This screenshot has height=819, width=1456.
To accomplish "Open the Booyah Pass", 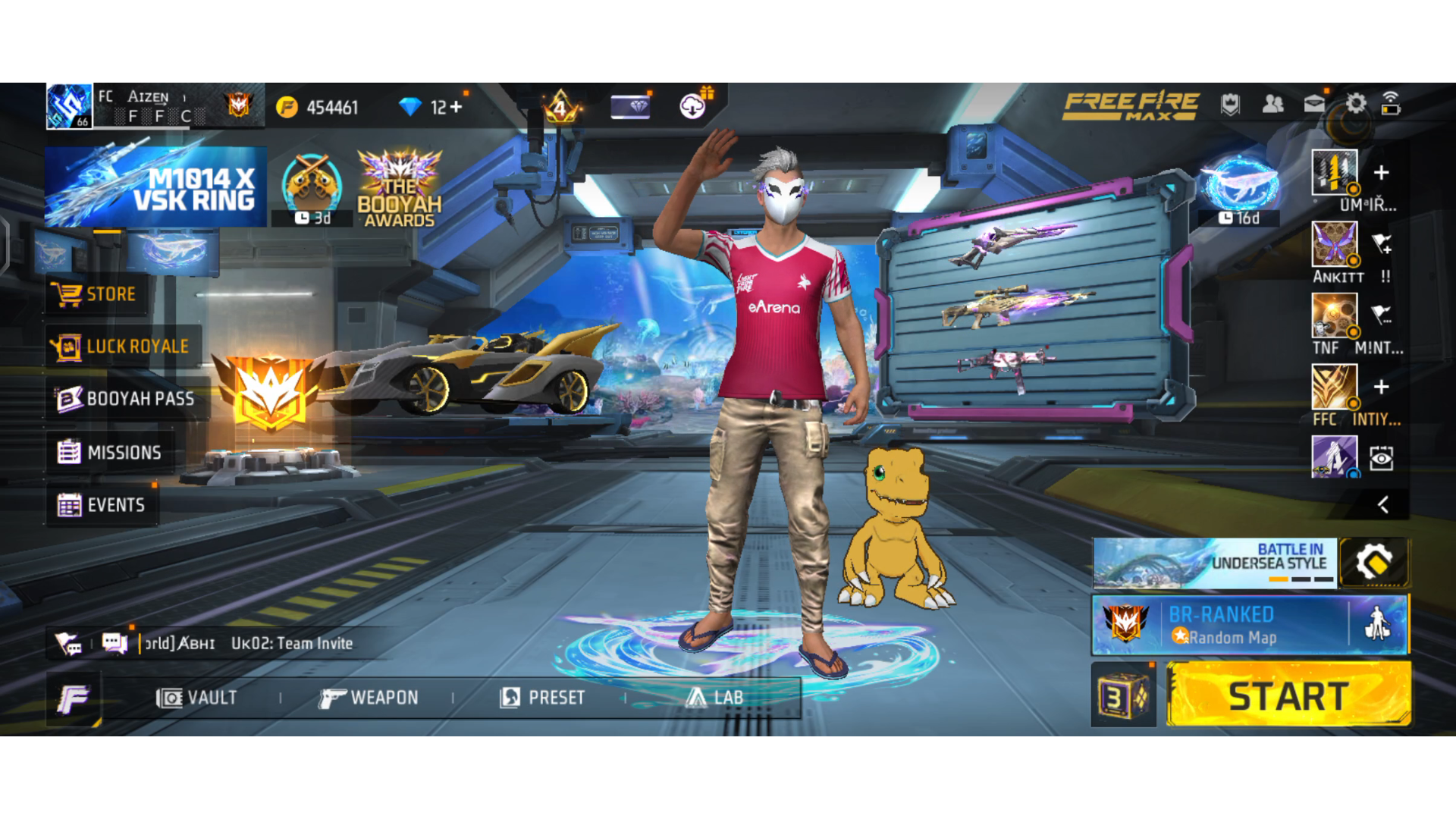I will pyautogui.click(x=125, y=398).
